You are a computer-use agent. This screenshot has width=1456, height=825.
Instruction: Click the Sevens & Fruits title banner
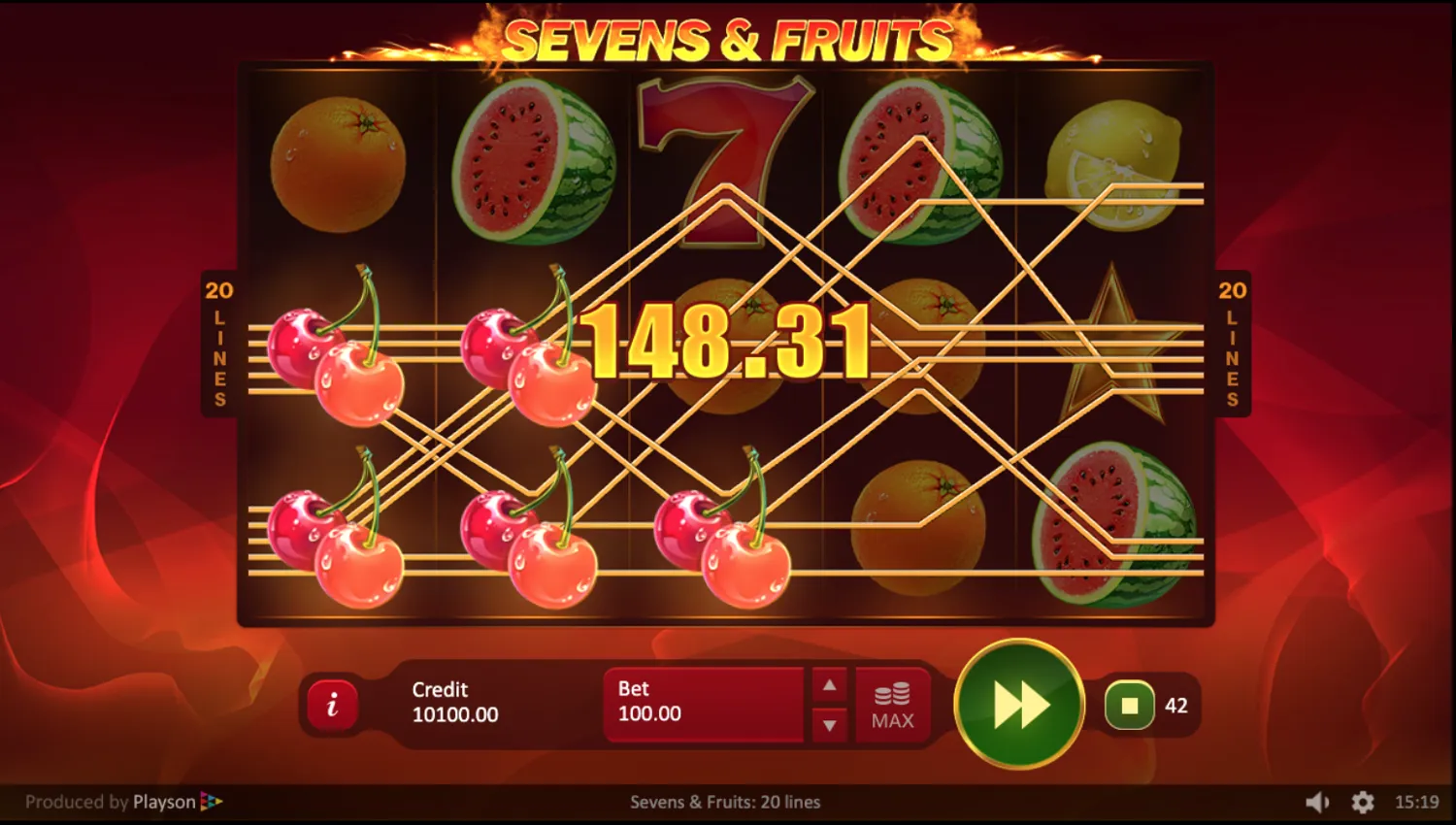(x=726, y=41)
